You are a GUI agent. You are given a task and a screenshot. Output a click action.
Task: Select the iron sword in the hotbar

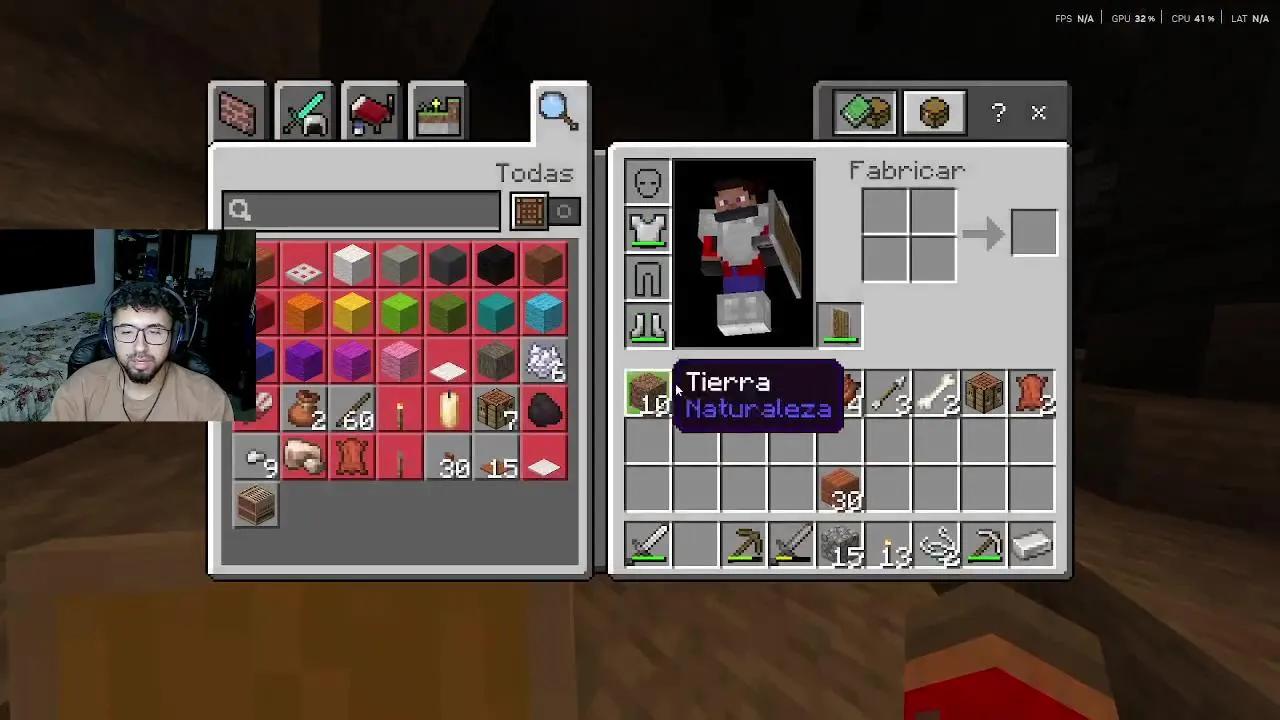[x=648, y=545]
